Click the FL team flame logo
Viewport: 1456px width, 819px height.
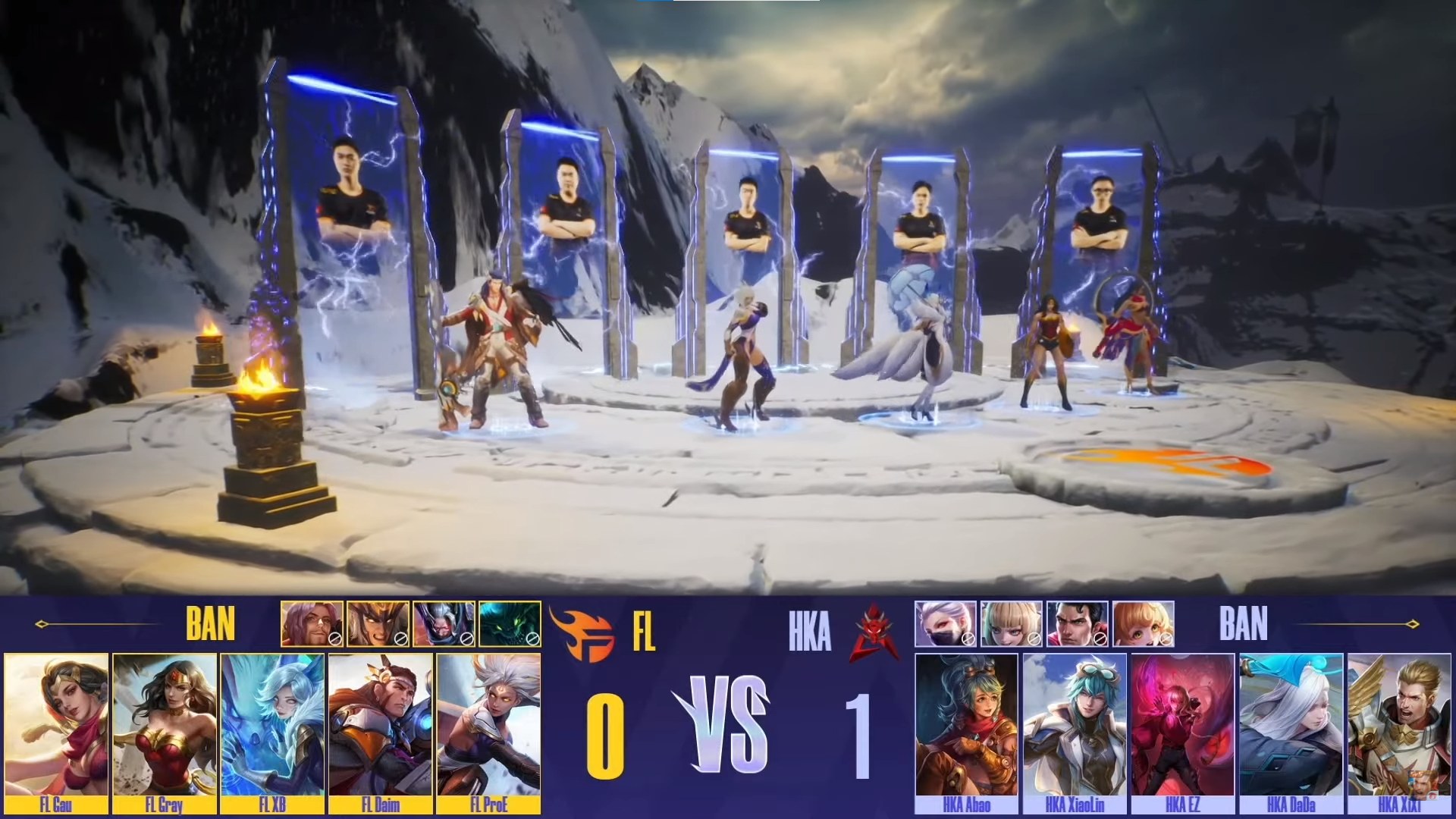pos(581,631)
